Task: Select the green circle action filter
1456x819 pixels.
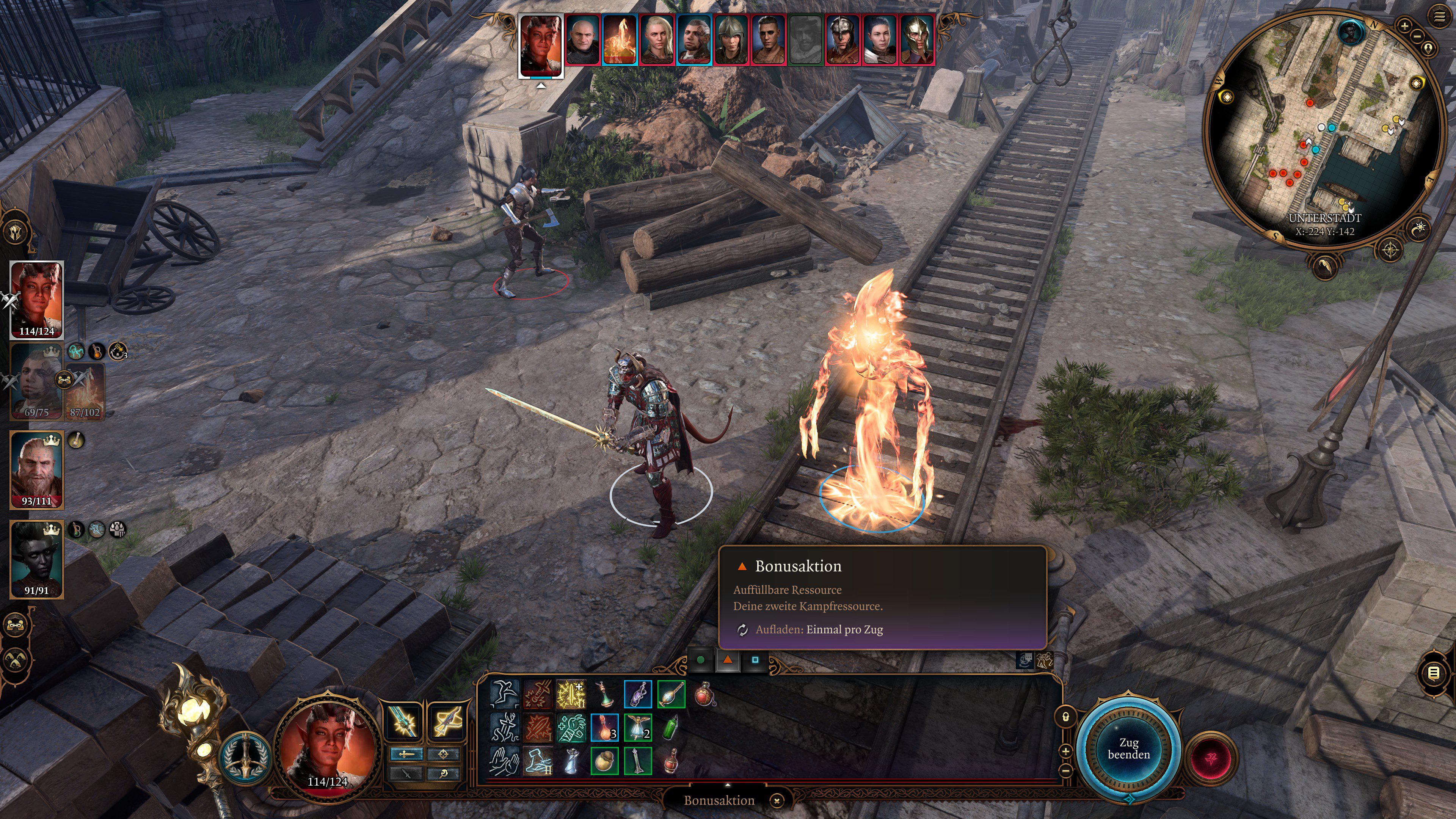Action: point(701,660)
